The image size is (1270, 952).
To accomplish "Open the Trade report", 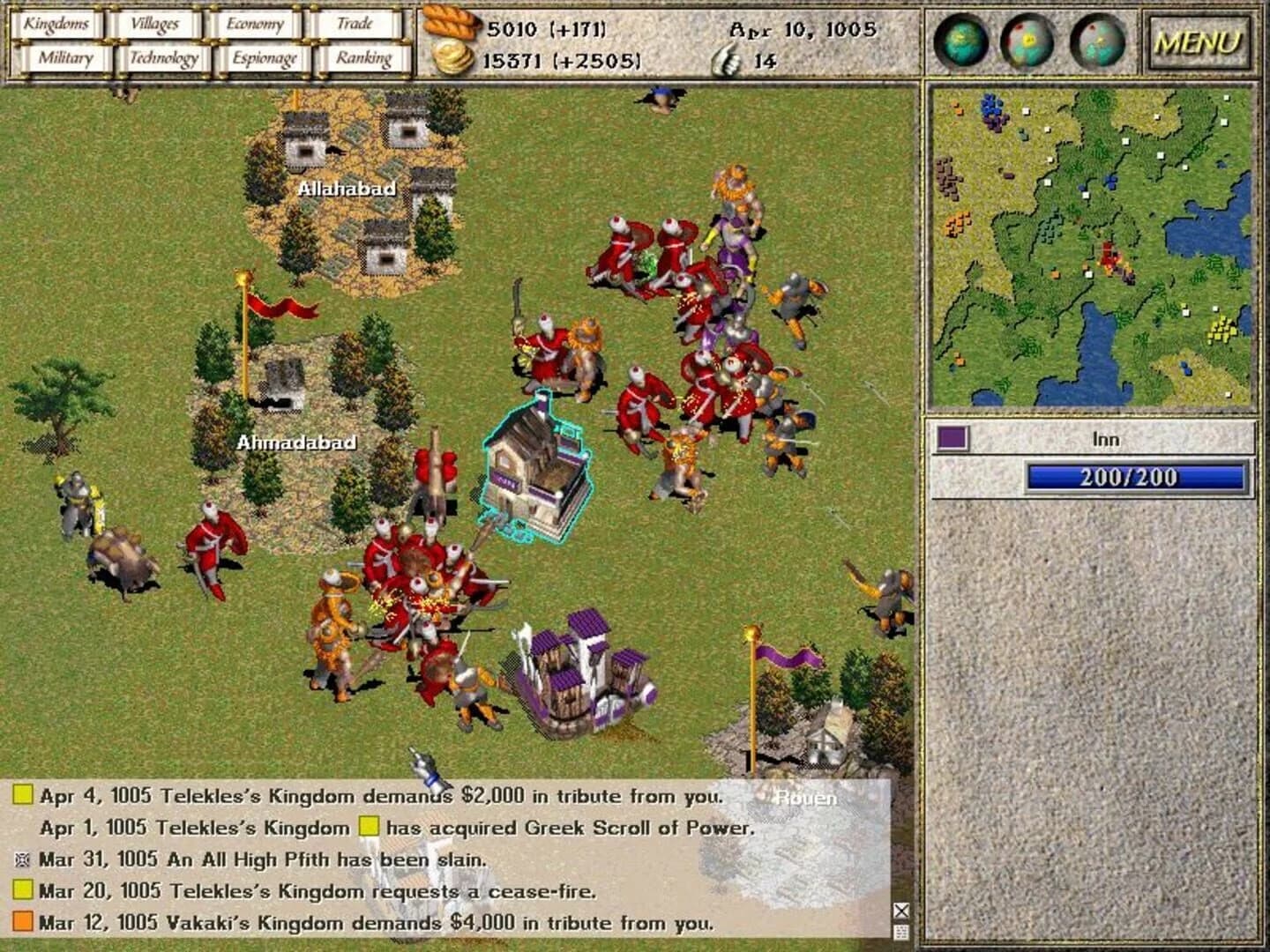I will click(356, 24).
